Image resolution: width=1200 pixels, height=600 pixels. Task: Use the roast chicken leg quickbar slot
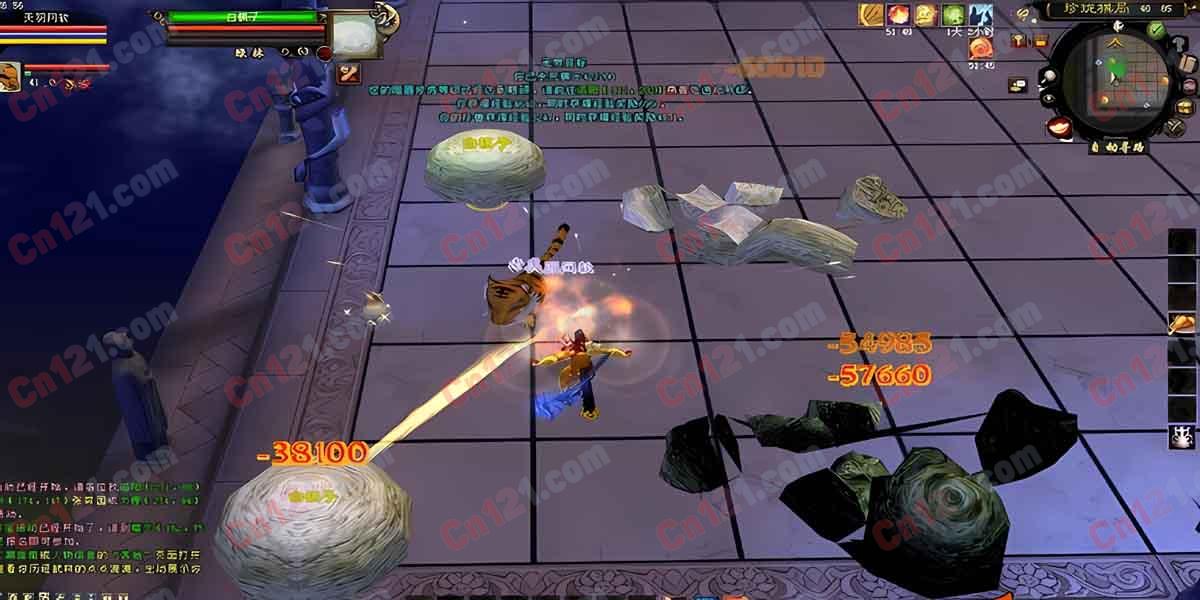(1181, 323)
